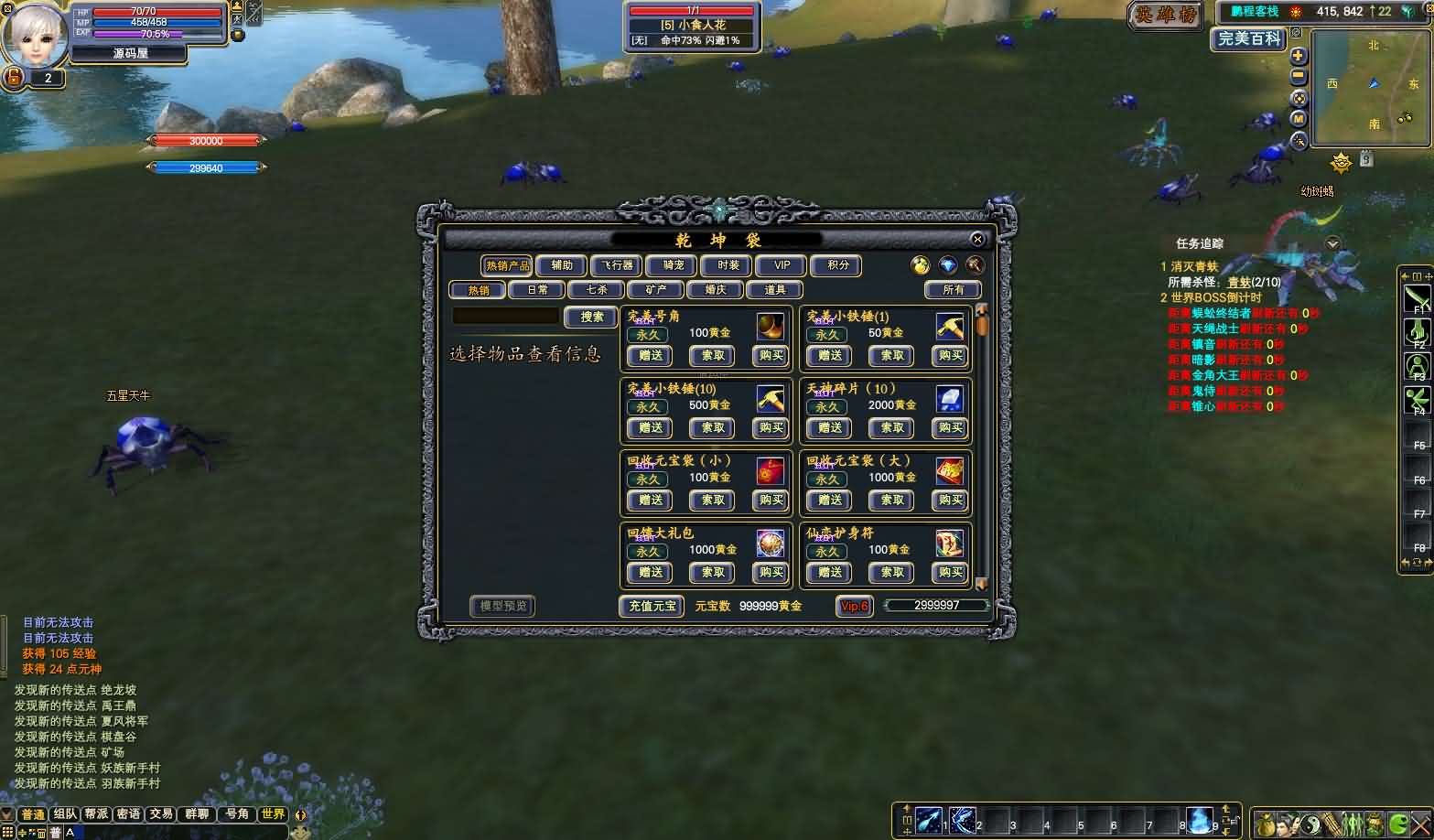Open the 积分 tab

coord(837,265)
